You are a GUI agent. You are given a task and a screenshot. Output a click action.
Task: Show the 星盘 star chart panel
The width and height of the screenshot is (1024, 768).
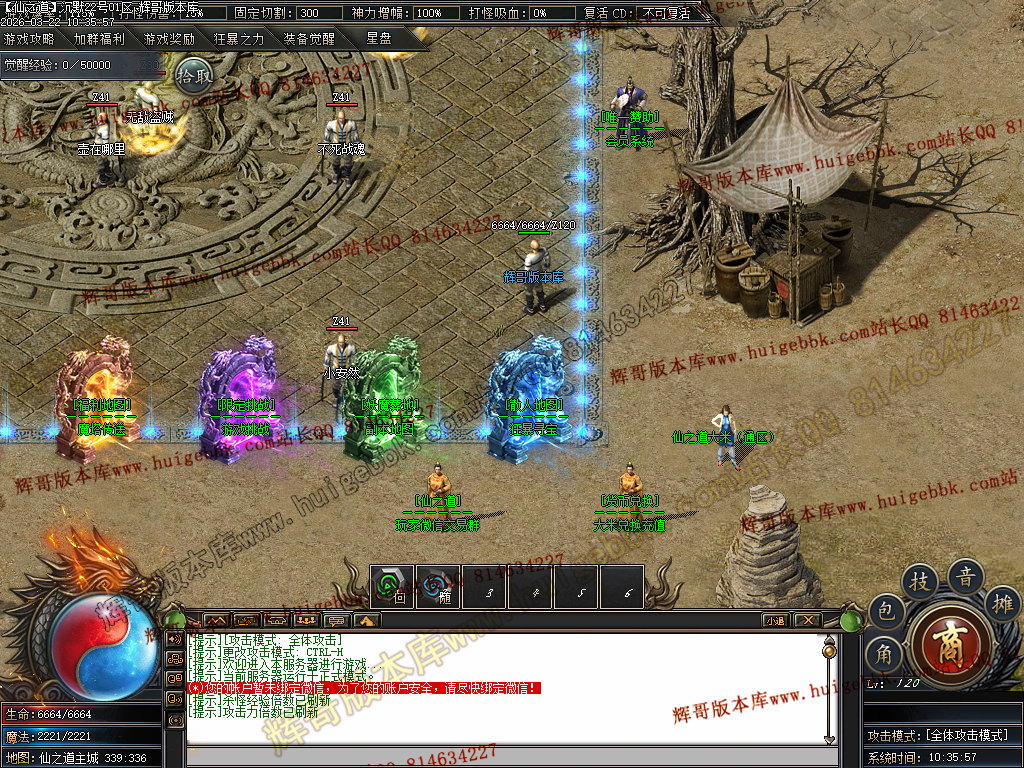tap(379, 39)
